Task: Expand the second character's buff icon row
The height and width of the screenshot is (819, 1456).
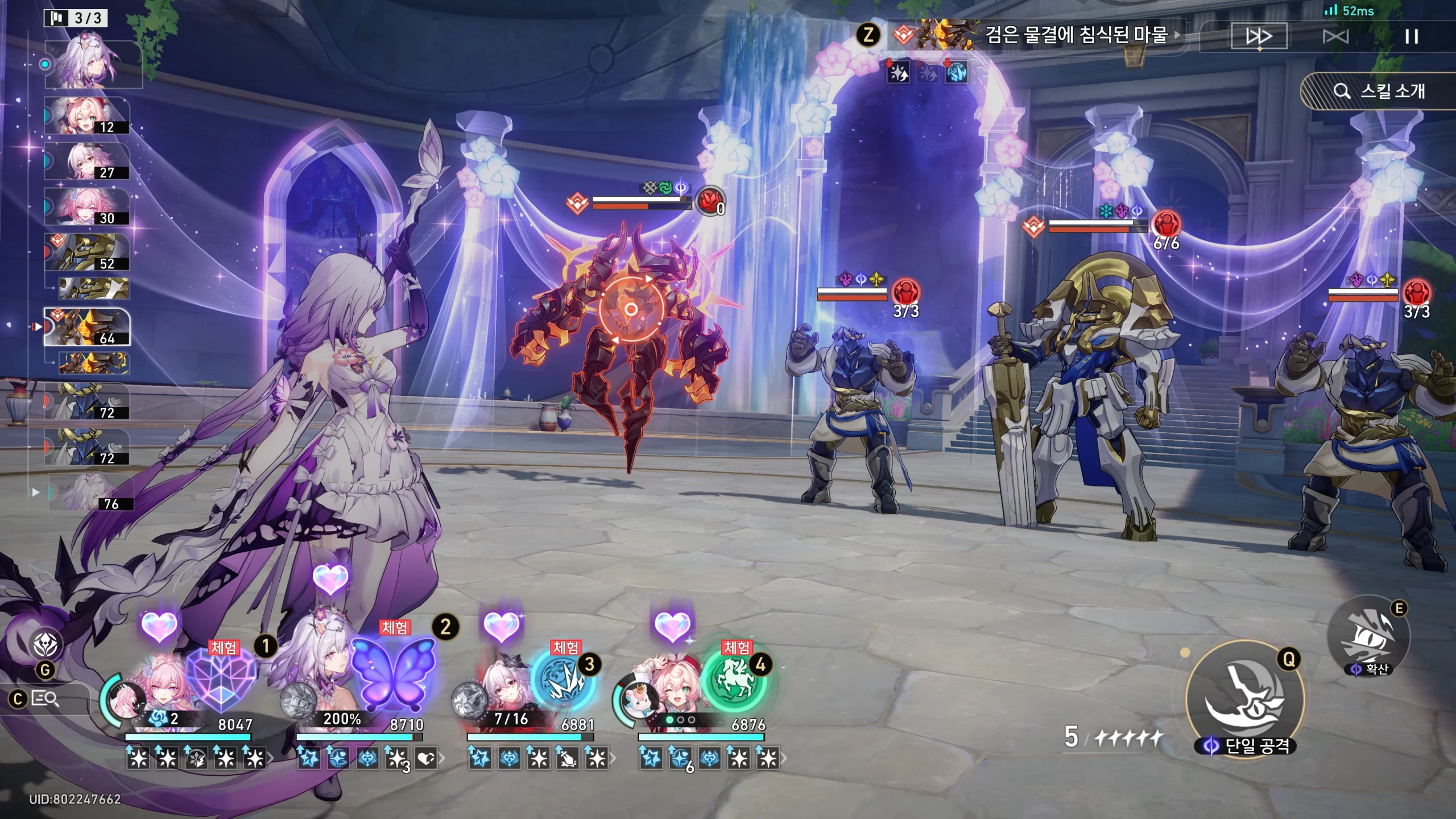Action: (x=441, y=758)
